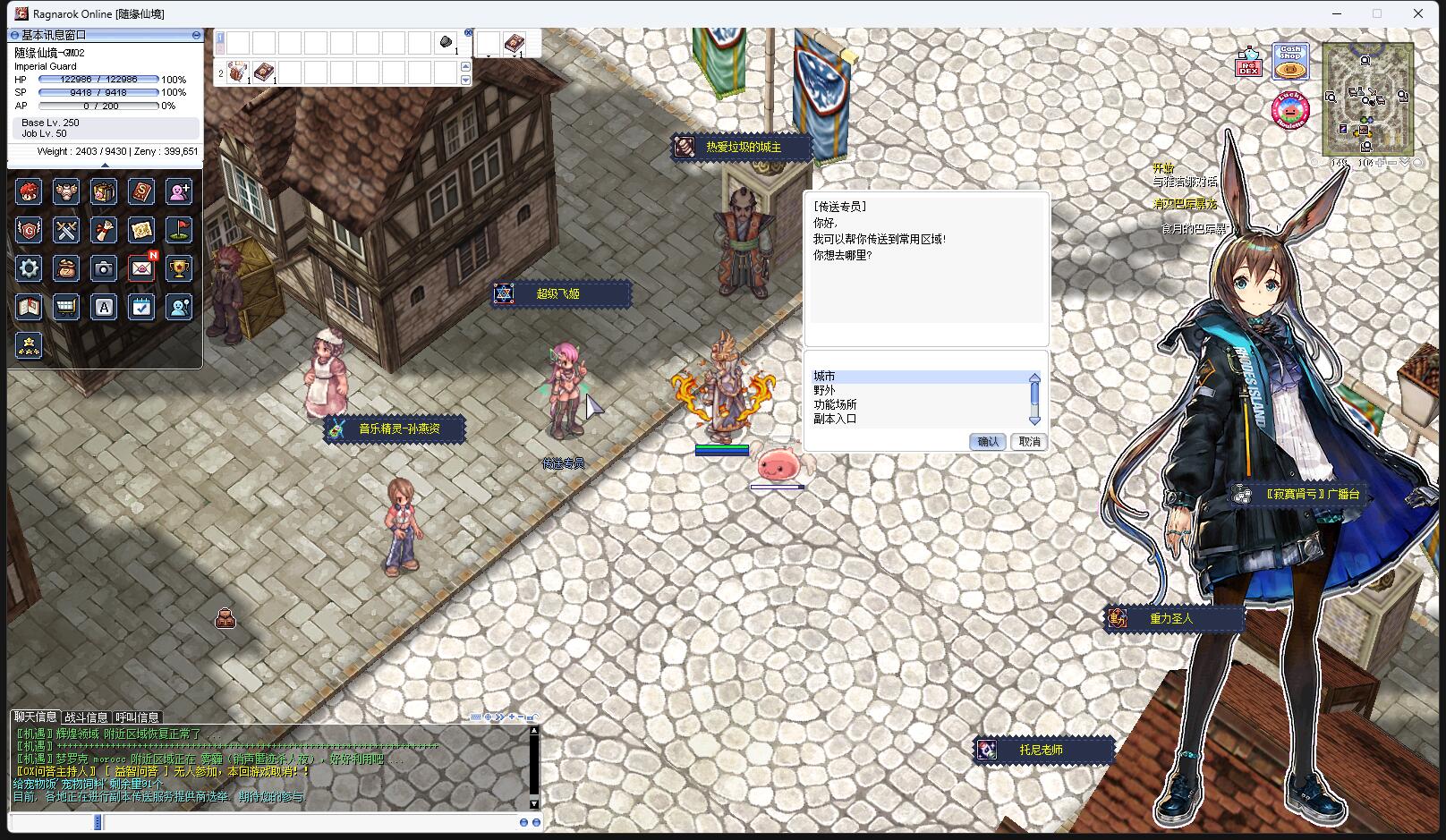The height and width of the screenshot is (840, 1446).
Task: Confirm the teleport choice with 确认
Action: (988, 442)
